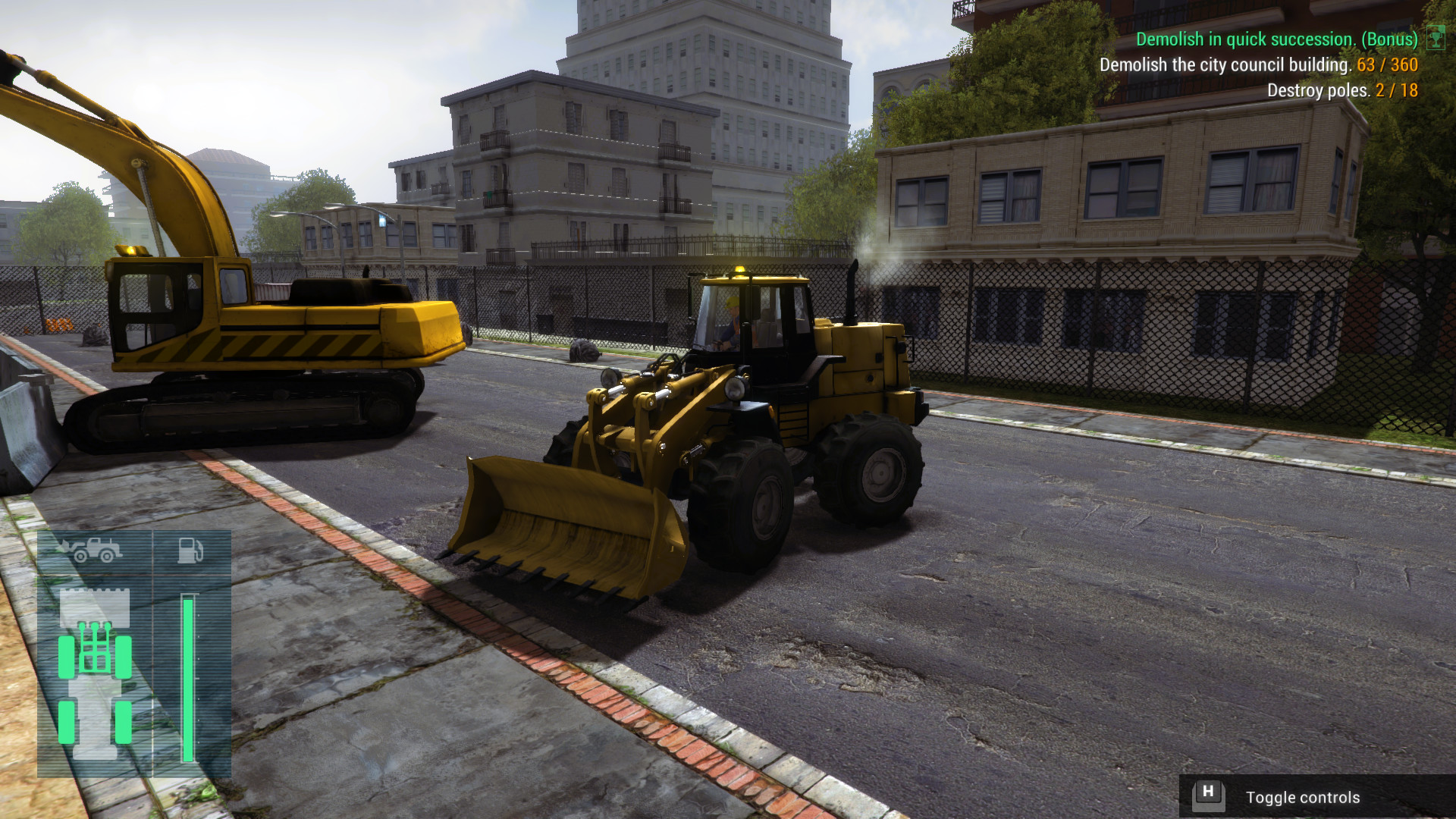The height and width of the screenshot is (819, 1456).
Task: Toggle the rear left wheel status light
Action: click(x=66, y=722)
